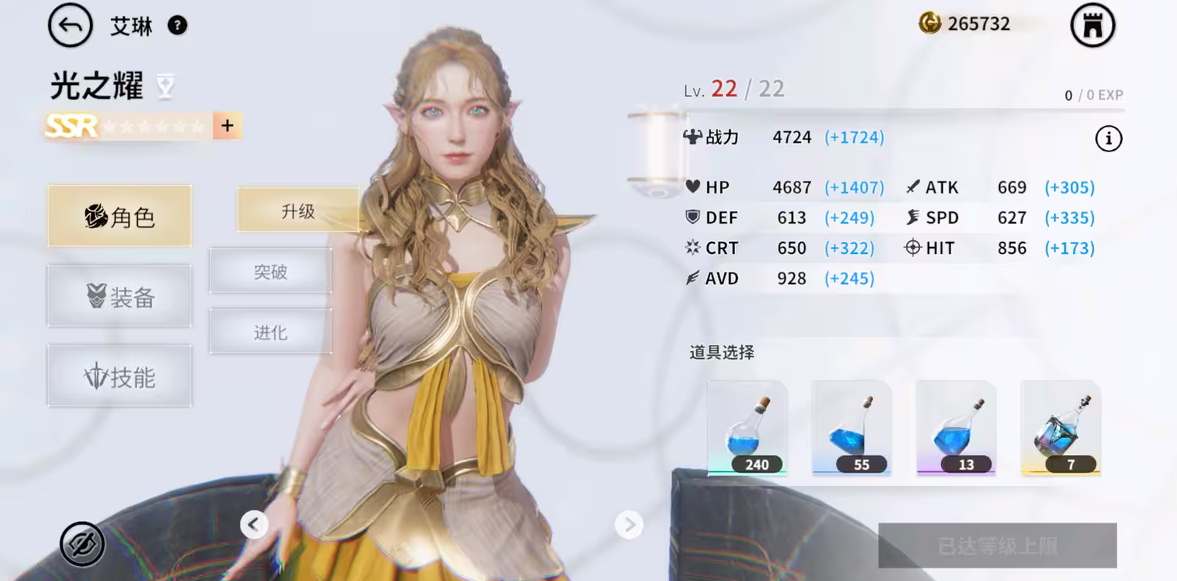Toggle the hide-interface eye icon

(82, 544)
